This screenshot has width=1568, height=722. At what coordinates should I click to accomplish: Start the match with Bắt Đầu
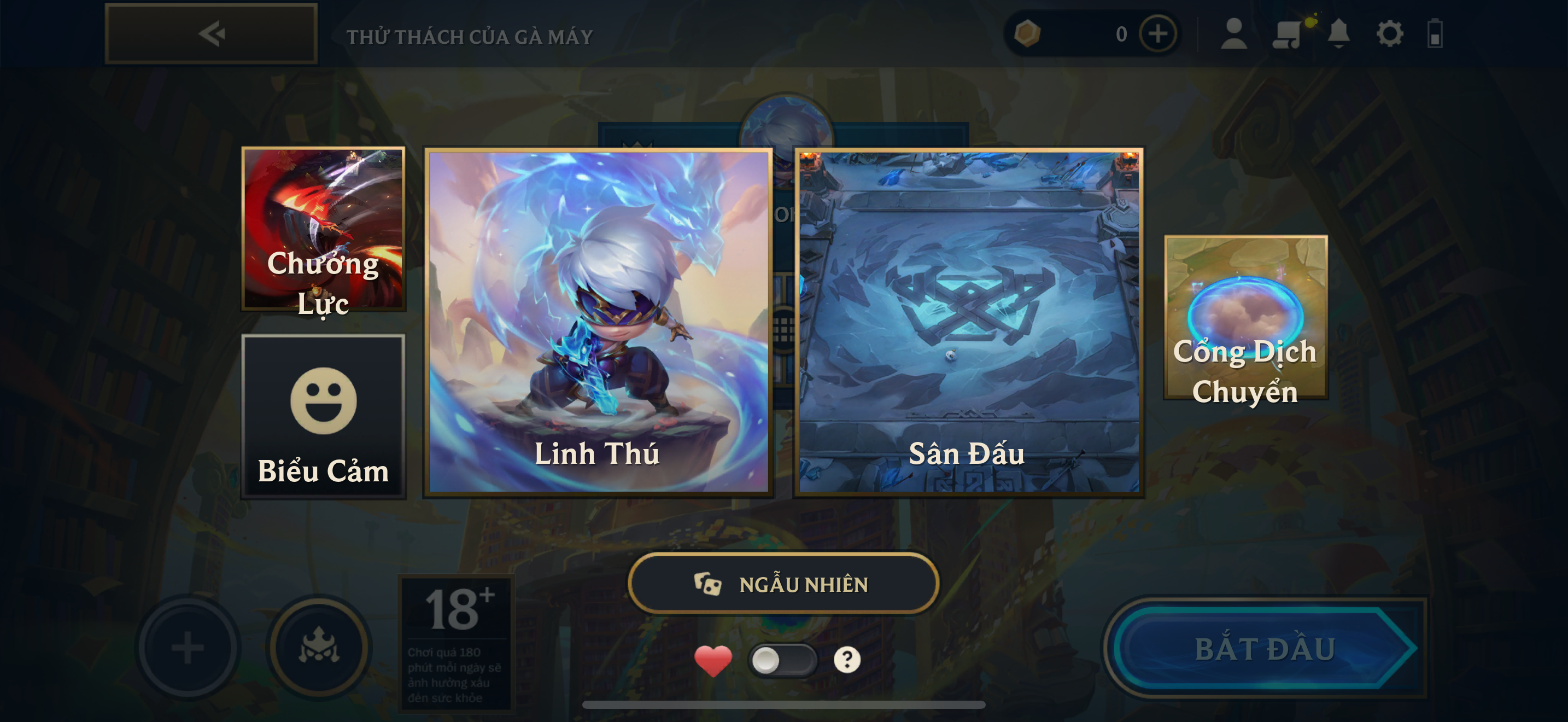coord(1265,648)
